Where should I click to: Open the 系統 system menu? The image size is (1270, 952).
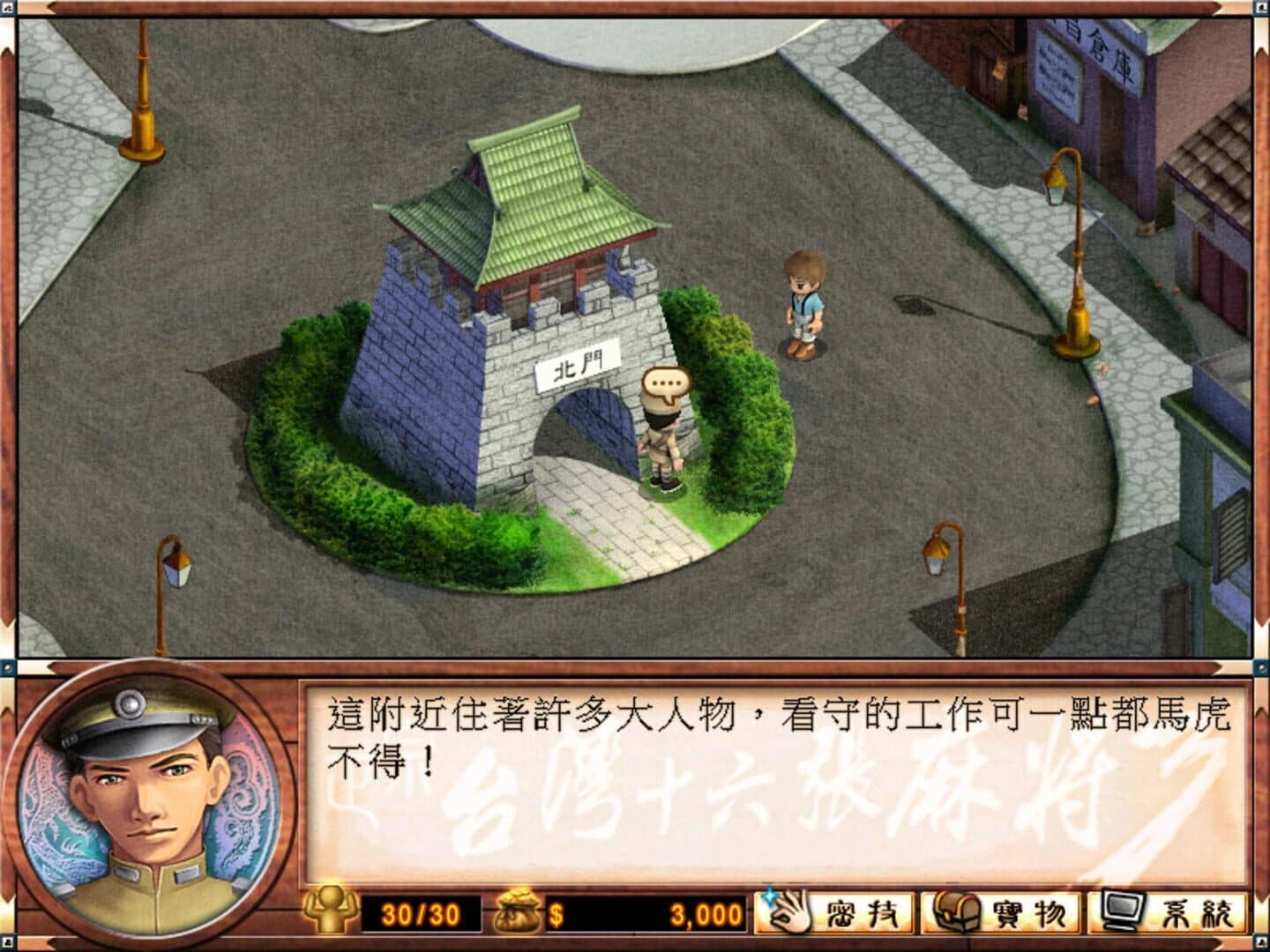pos(1164,915)
